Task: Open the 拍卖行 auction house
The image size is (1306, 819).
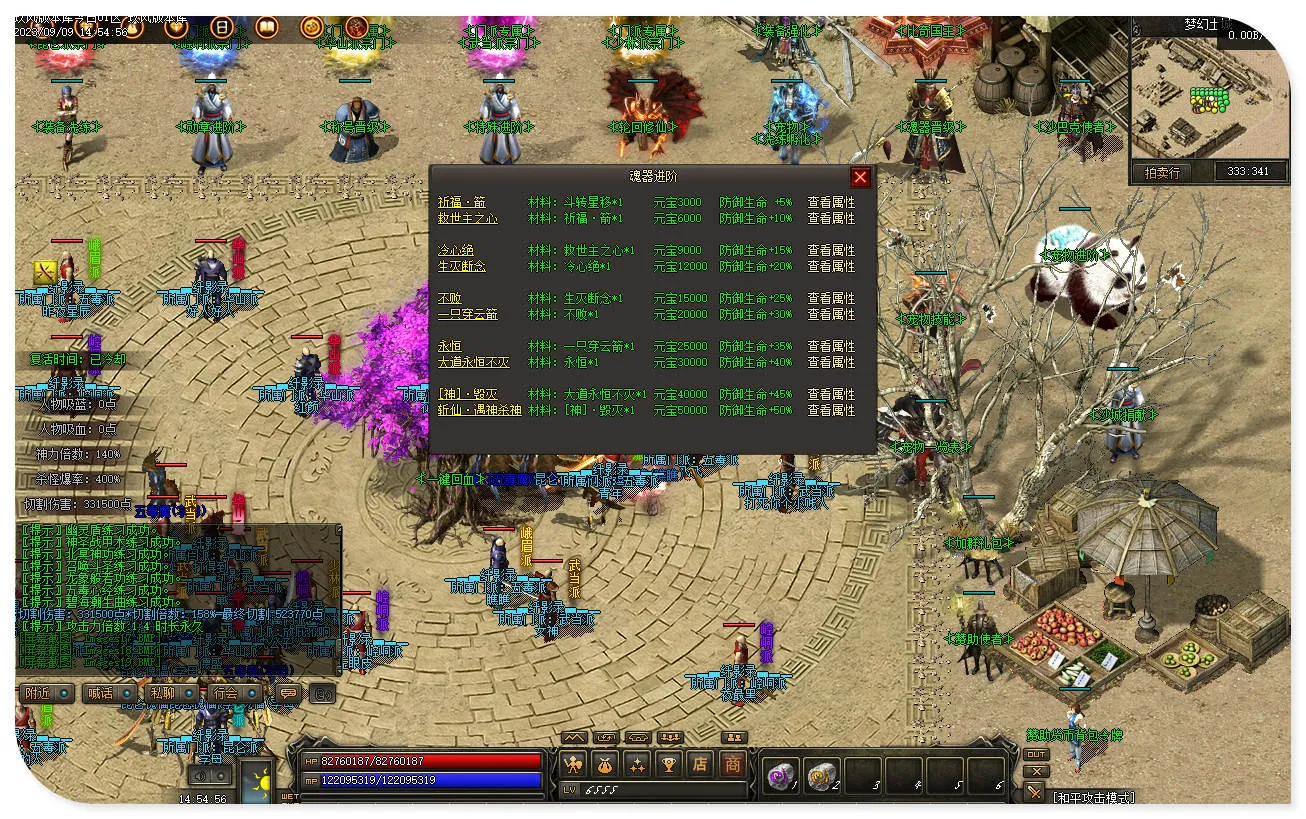Action: coord(1161,172)
